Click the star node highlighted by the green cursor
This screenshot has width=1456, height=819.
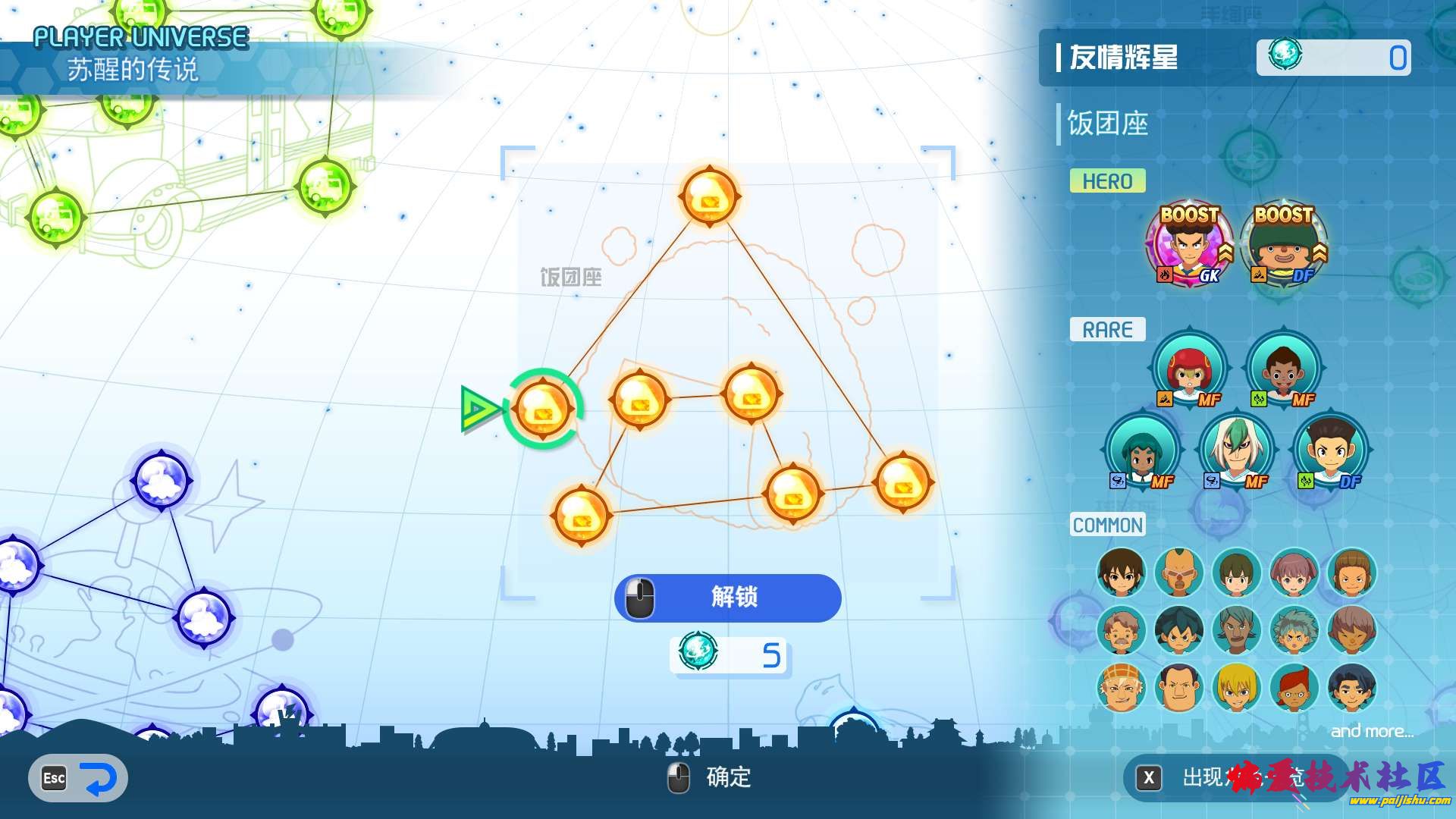click(x=544, y=409)
